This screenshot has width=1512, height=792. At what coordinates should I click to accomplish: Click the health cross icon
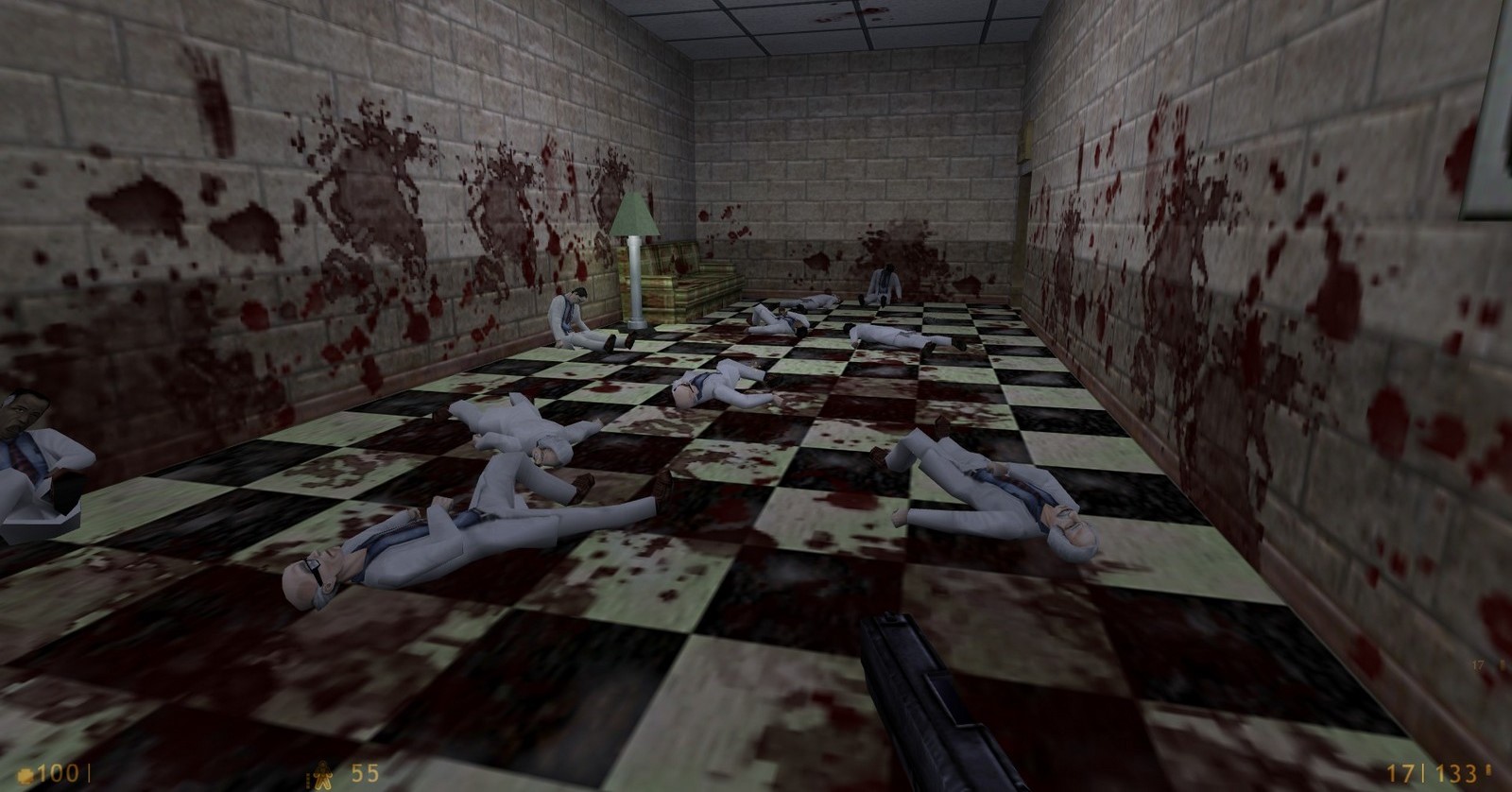click(x=26, y=773)
